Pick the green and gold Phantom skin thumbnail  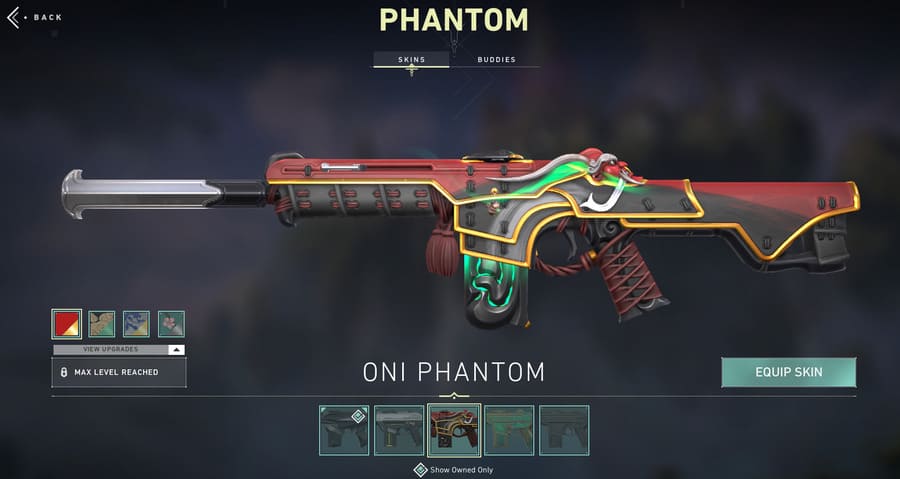pos(509,430)
